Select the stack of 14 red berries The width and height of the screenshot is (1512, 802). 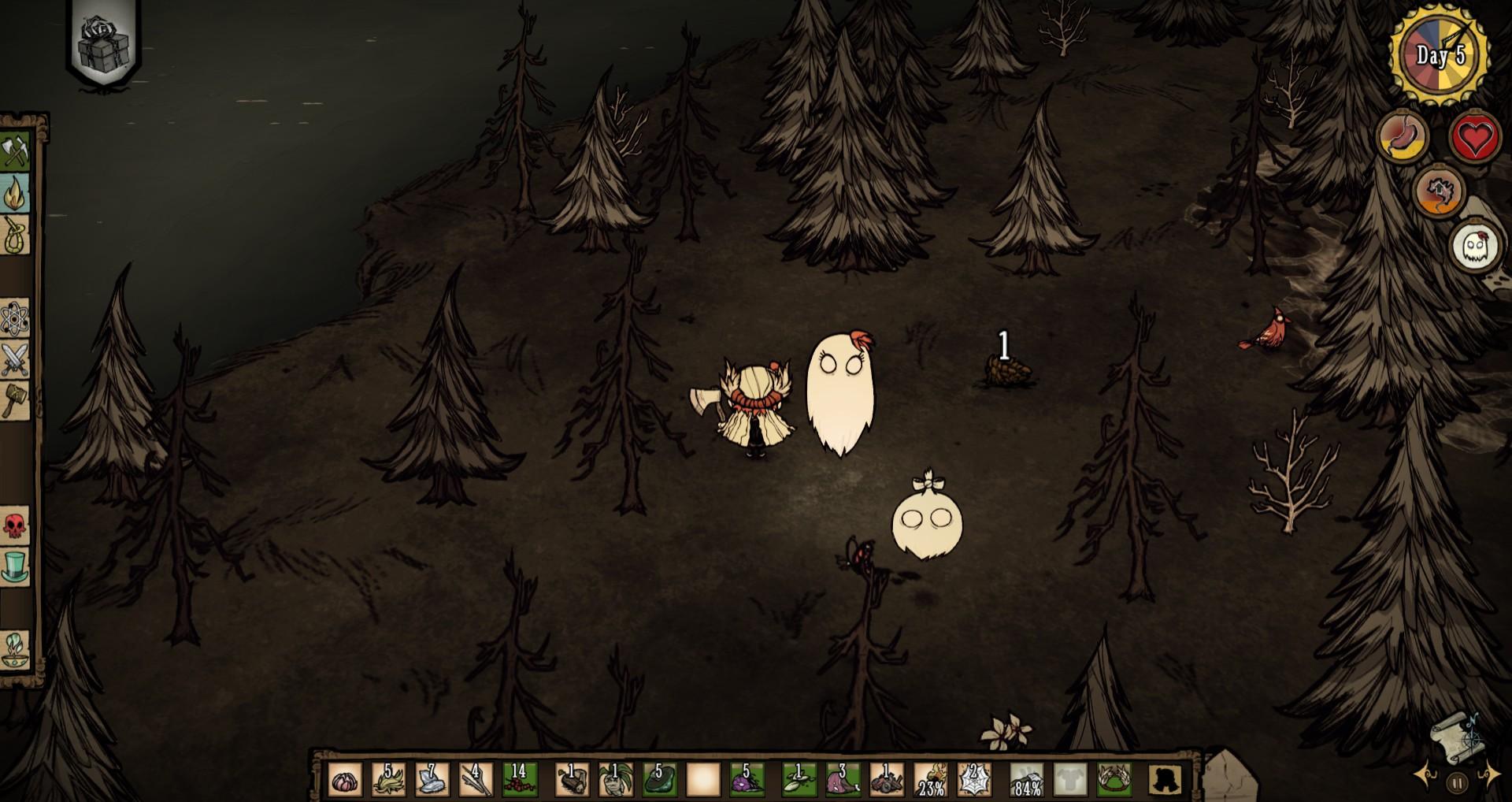coord(520,780)
